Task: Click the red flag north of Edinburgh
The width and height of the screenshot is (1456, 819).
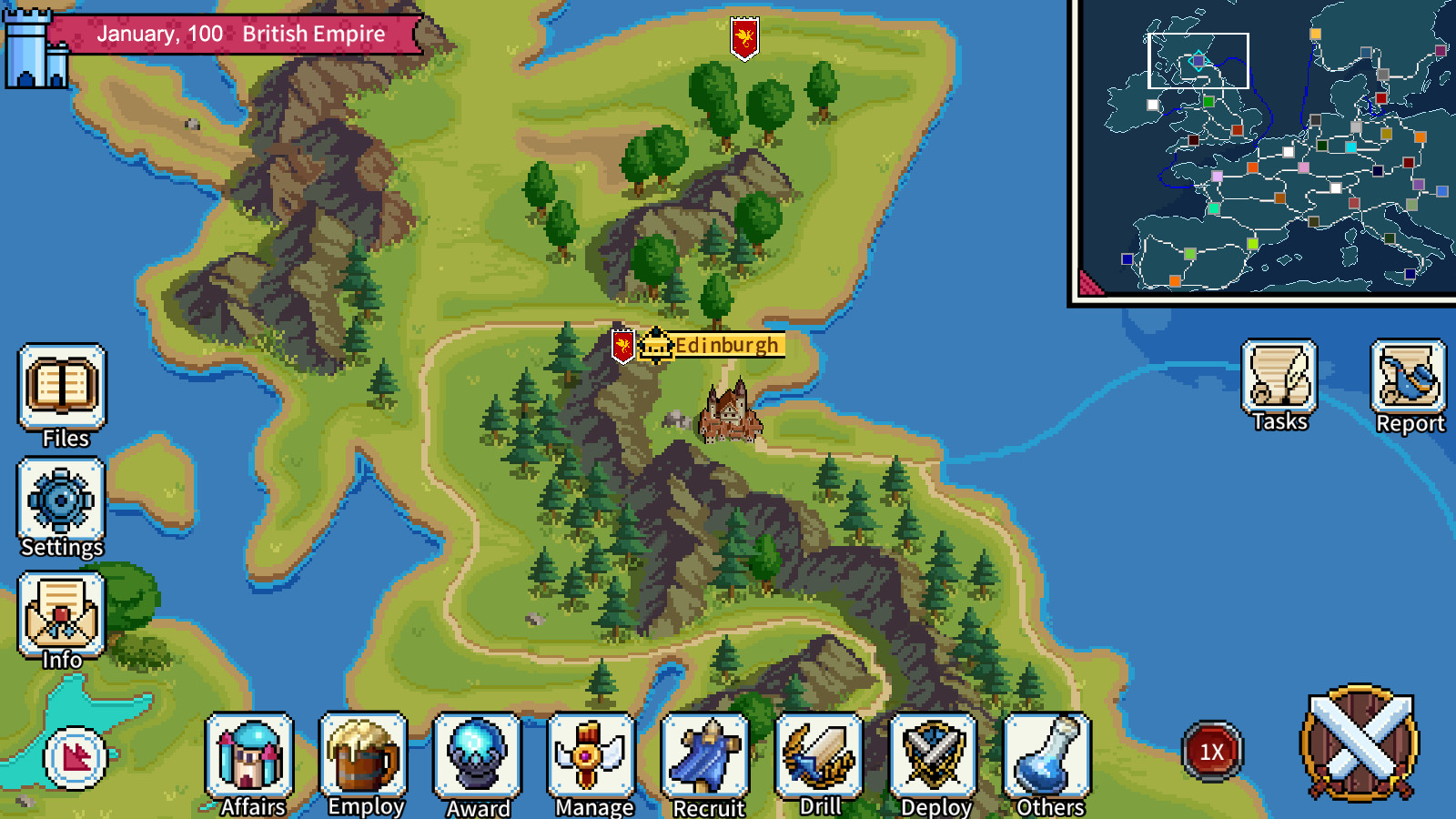Action: click(744, 36)
